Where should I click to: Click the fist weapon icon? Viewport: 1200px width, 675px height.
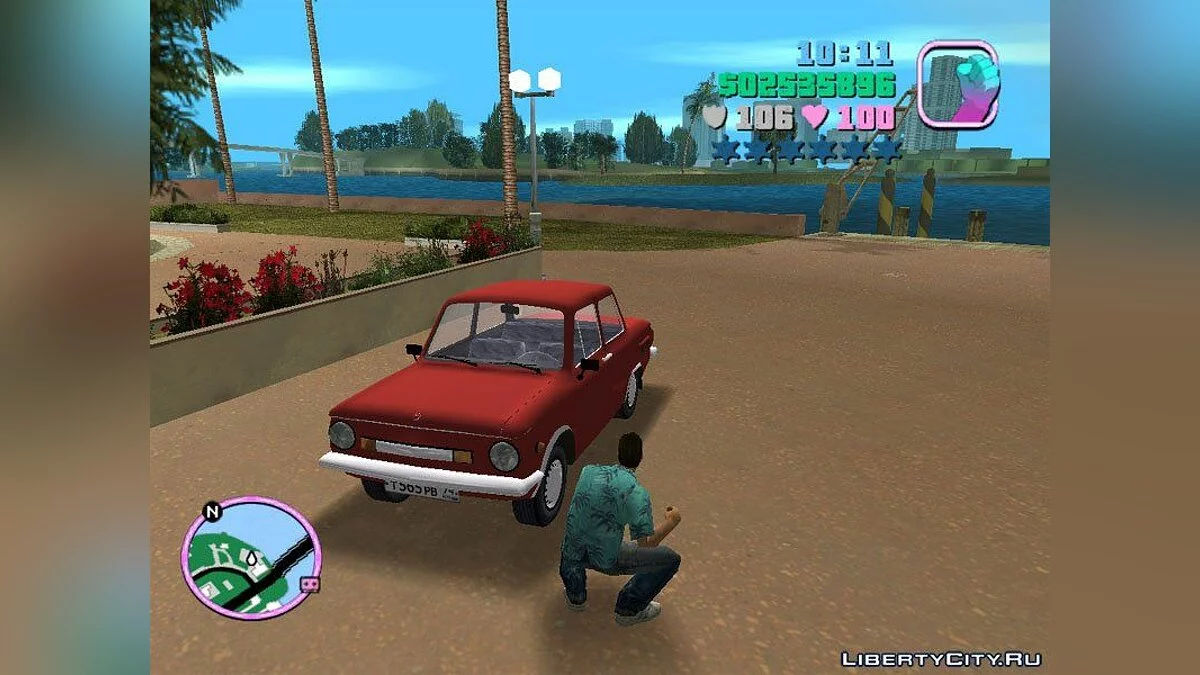(x=957, y=84)
